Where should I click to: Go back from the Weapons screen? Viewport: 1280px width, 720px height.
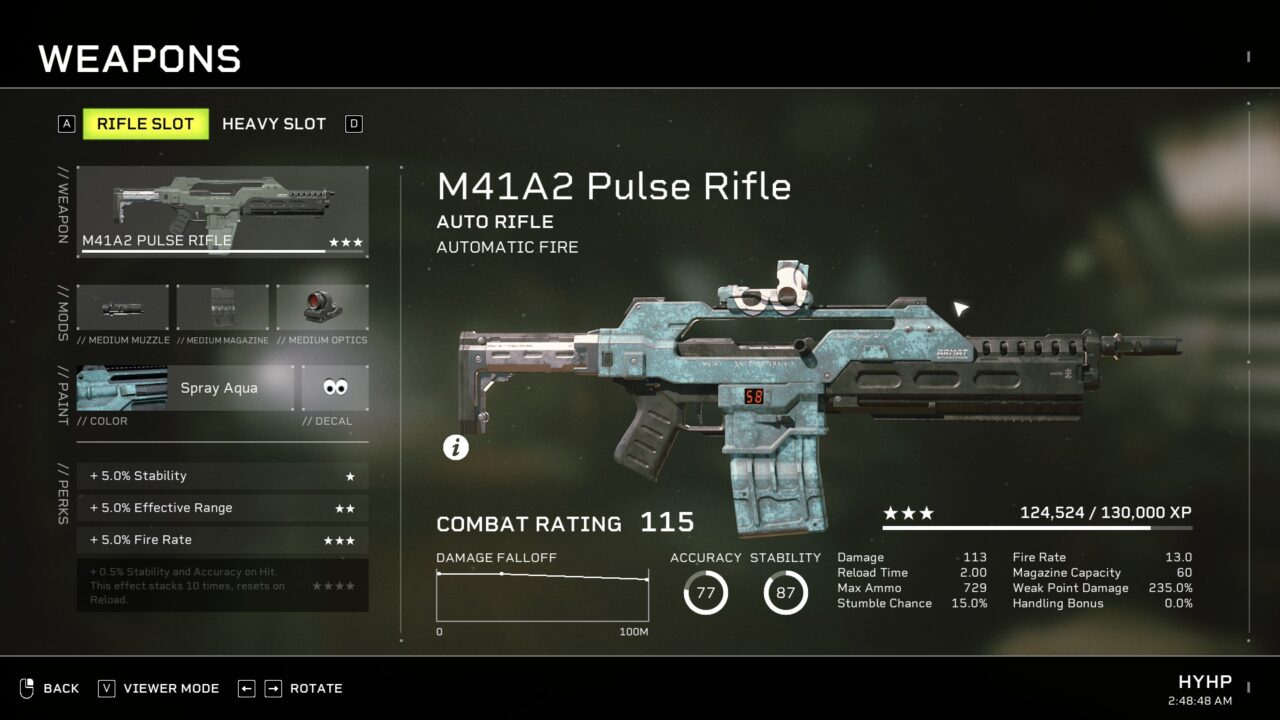pos(50,688)
